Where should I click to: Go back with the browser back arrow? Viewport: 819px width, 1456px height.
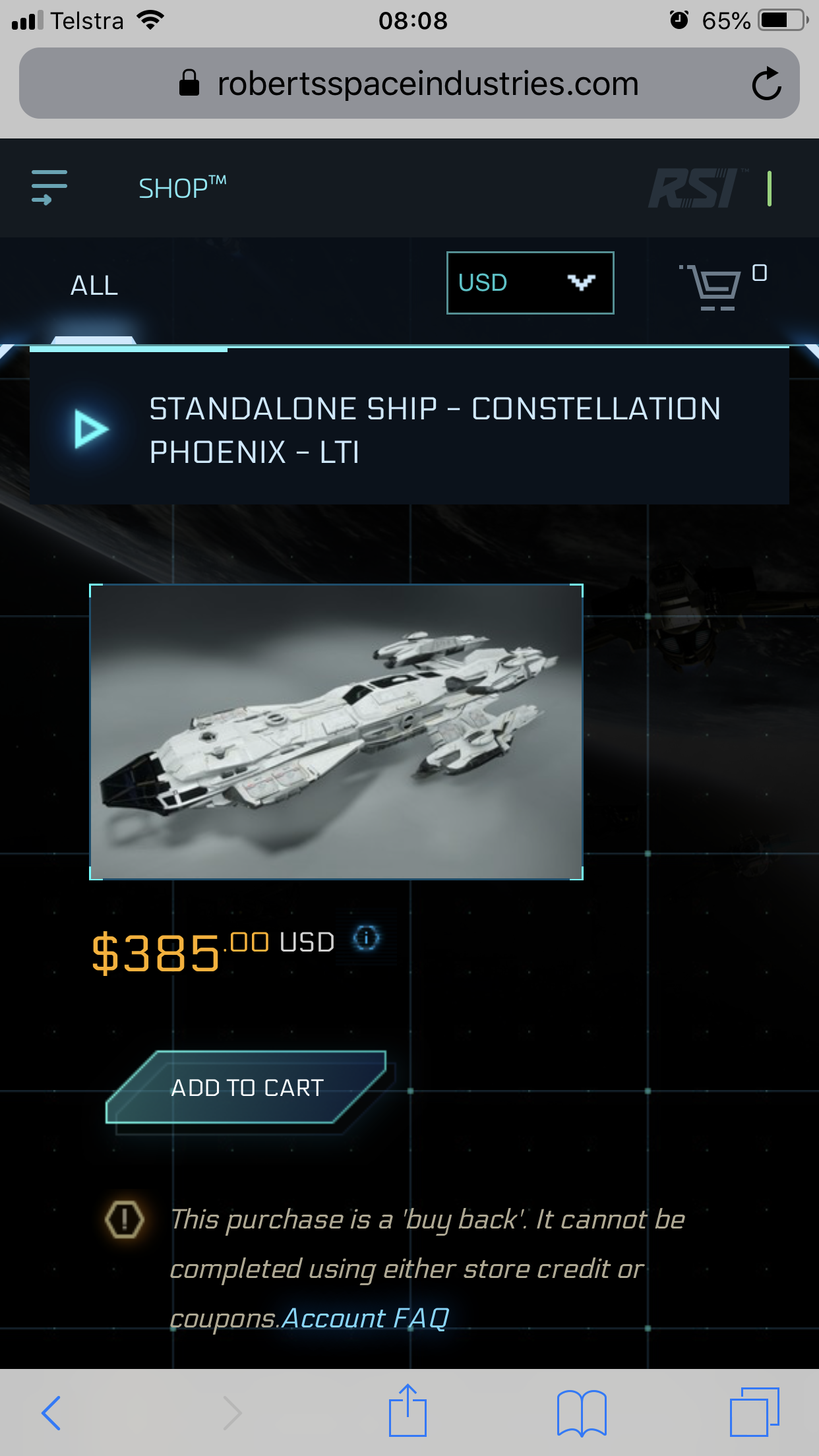point(51,1412)
